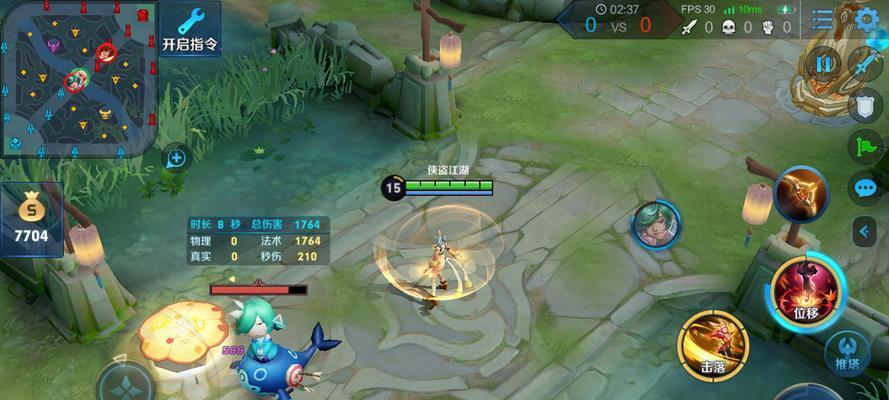The height and width of the screenshot is (400, 889).
Task: Select the shield defend signal icon
Action: tap(865, 105)
